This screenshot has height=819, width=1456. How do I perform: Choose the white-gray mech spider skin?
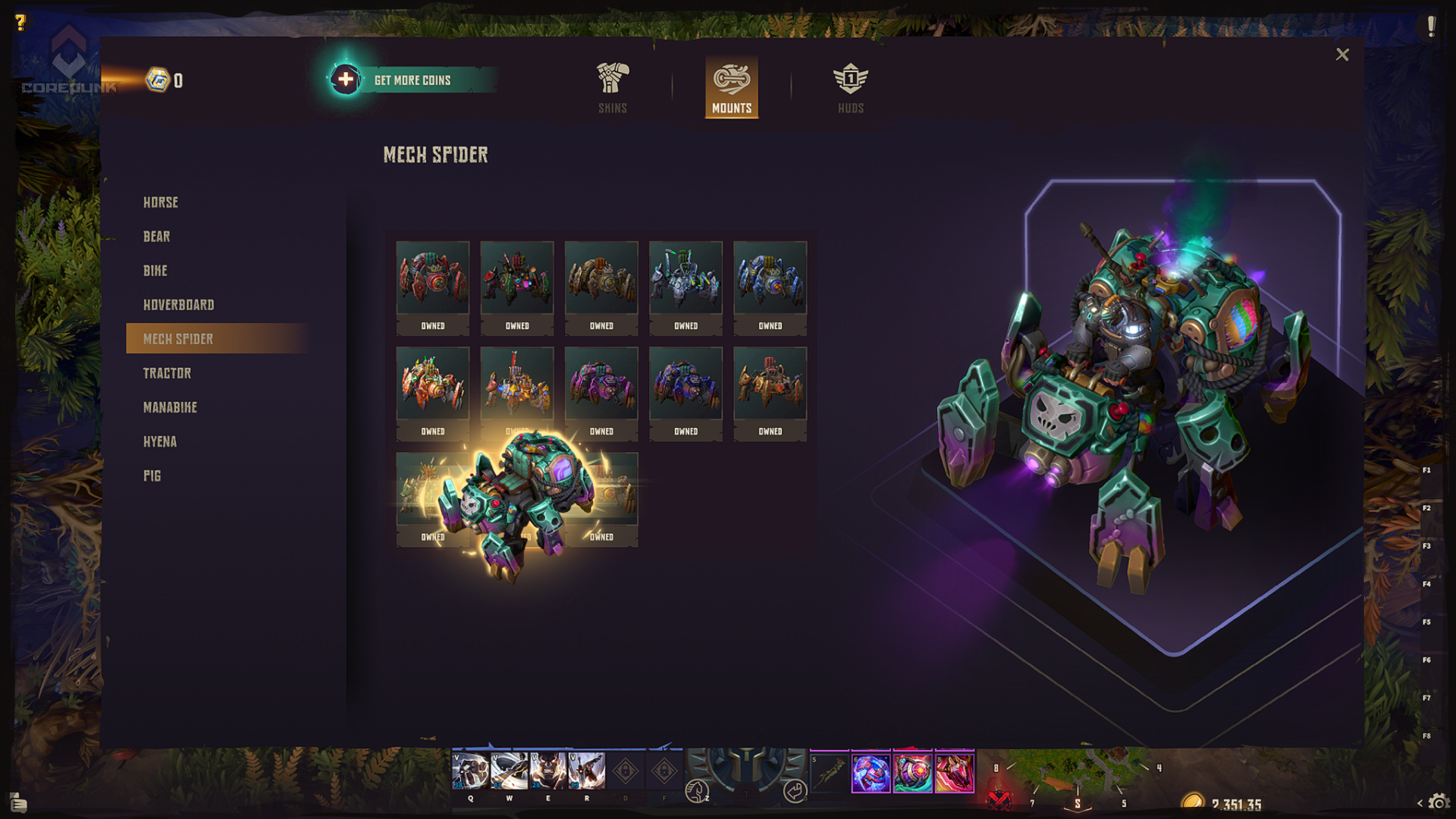click(686, 278)
